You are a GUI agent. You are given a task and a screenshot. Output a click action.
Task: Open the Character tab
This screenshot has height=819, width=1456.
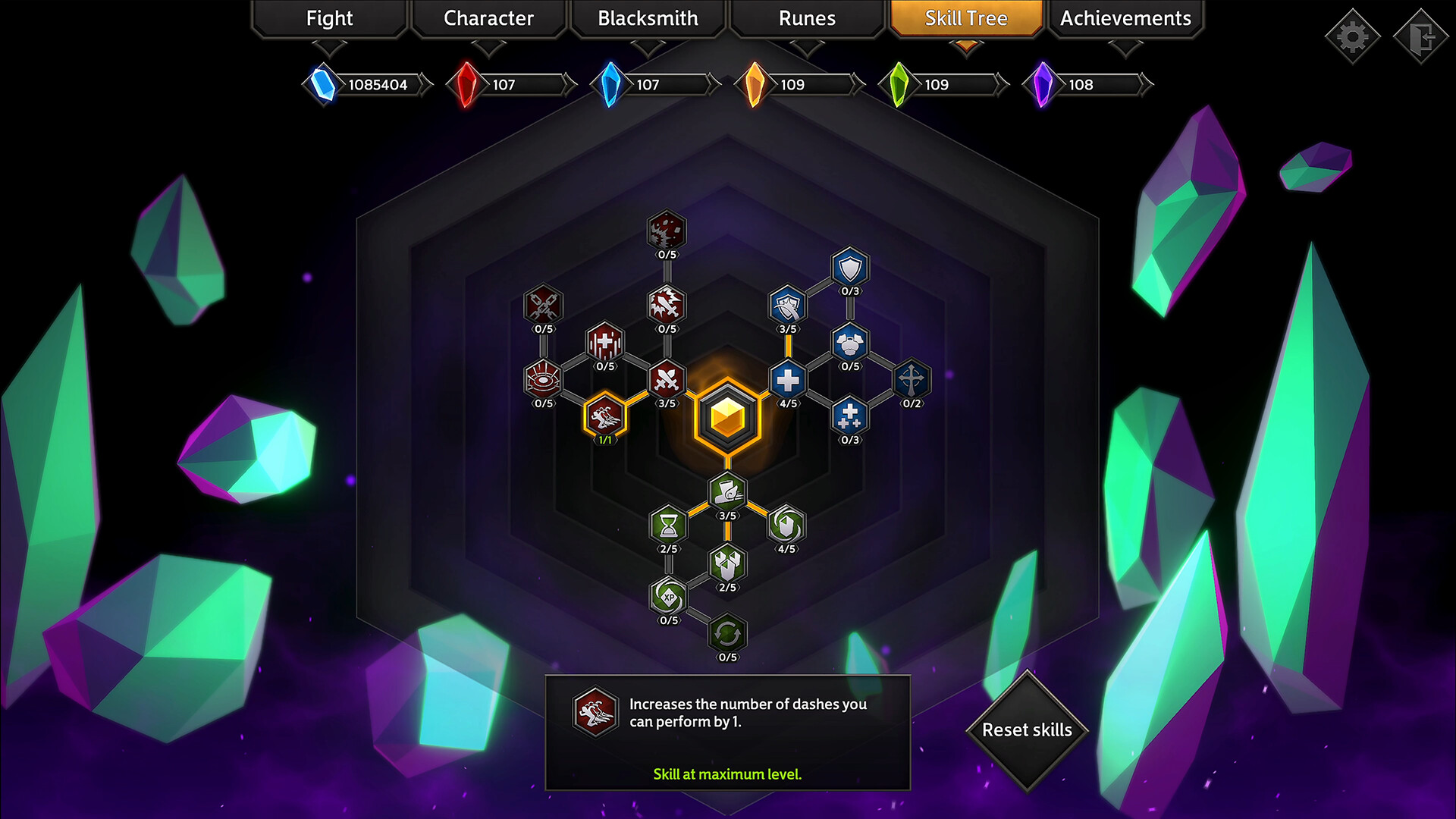488,18
